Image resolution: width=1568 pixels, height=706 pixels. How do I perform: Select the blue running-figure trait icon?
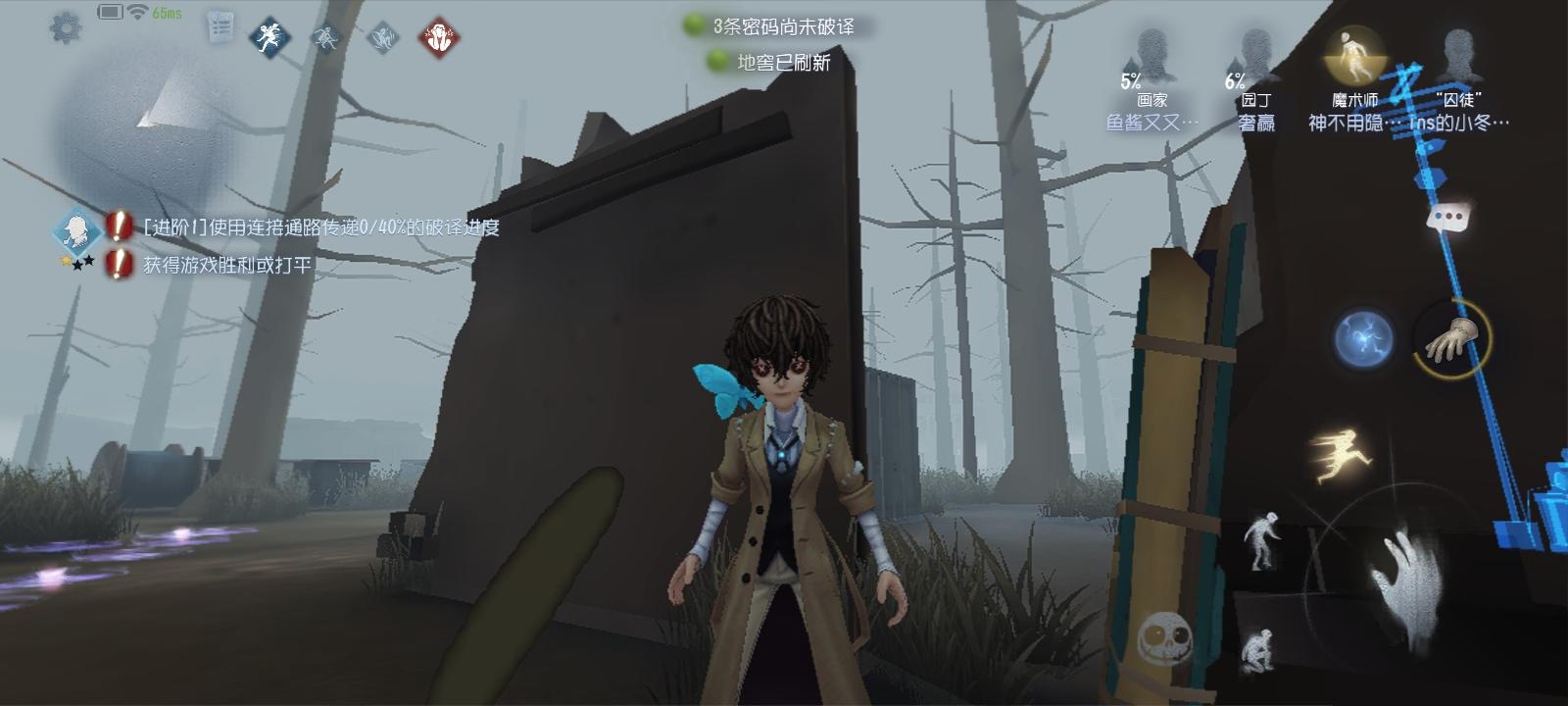[269, 37]
